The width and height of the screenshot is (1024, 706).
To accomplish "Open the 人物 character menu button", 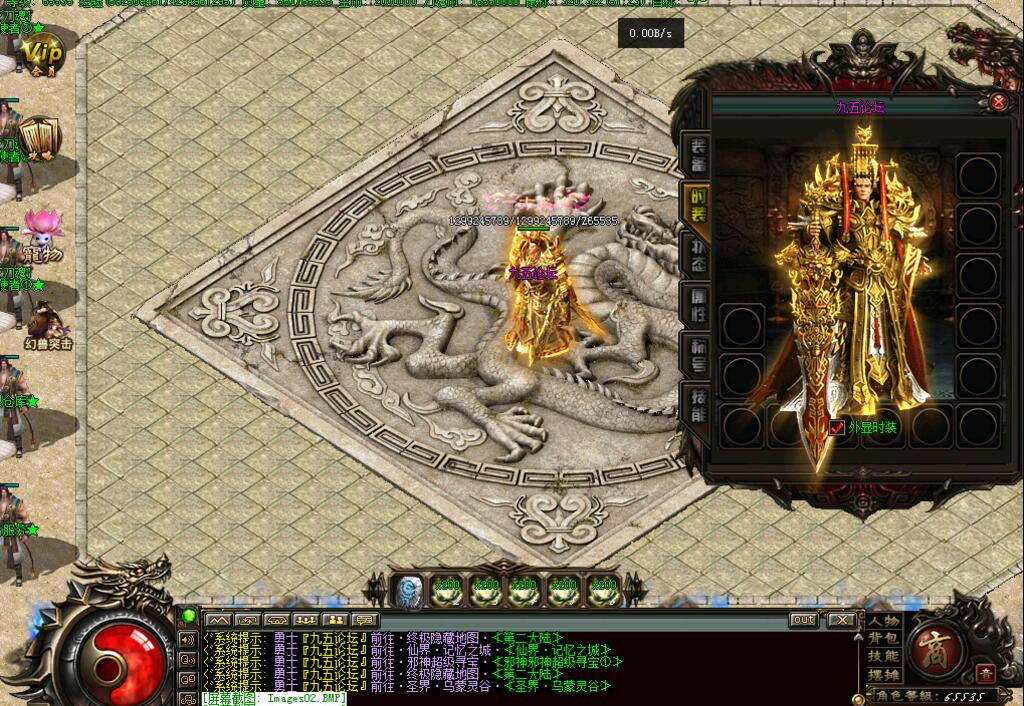I will [x=884, y=621].
